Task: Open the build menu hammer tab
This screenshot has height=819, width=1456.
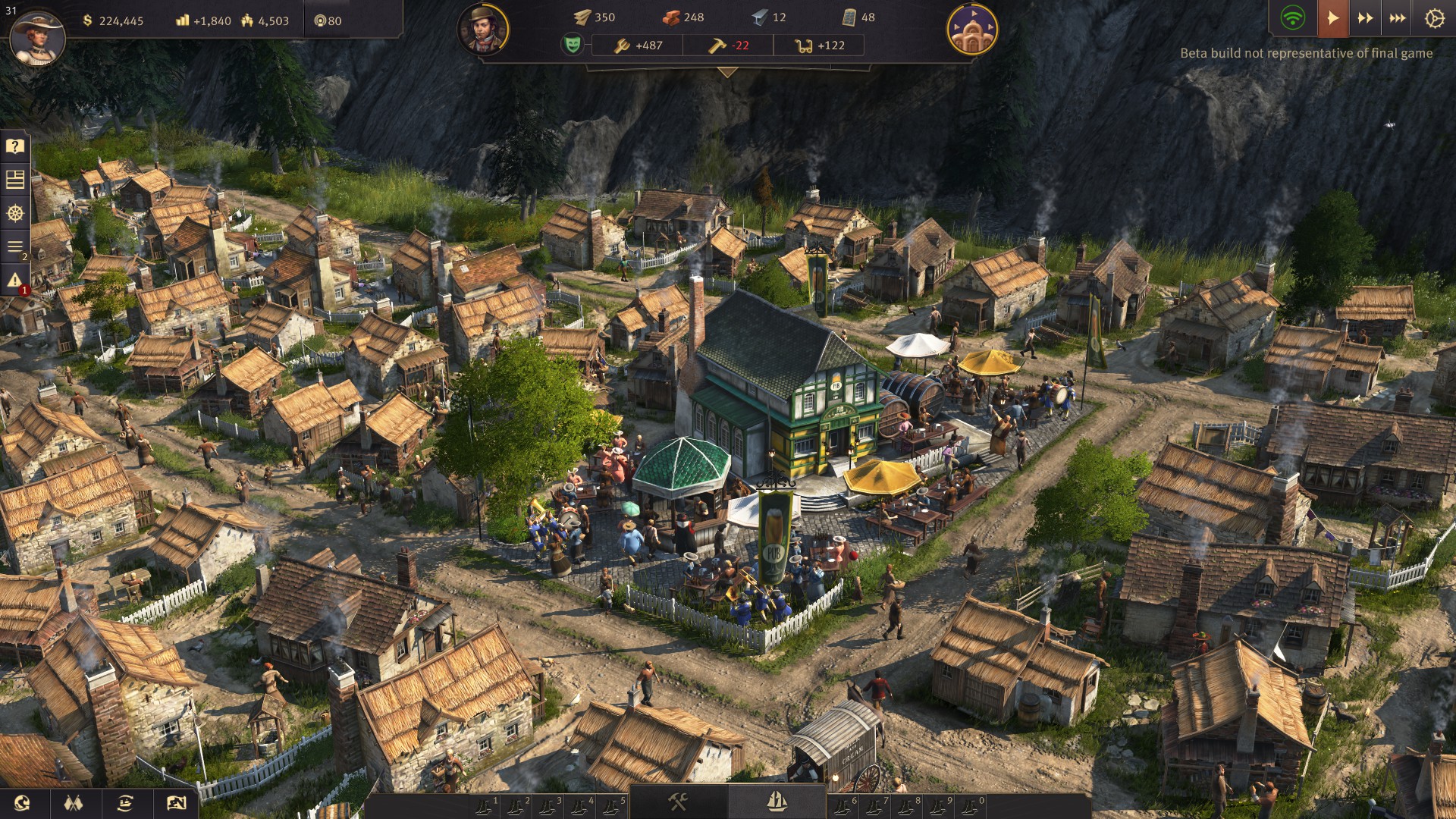Action: [678, 802]
